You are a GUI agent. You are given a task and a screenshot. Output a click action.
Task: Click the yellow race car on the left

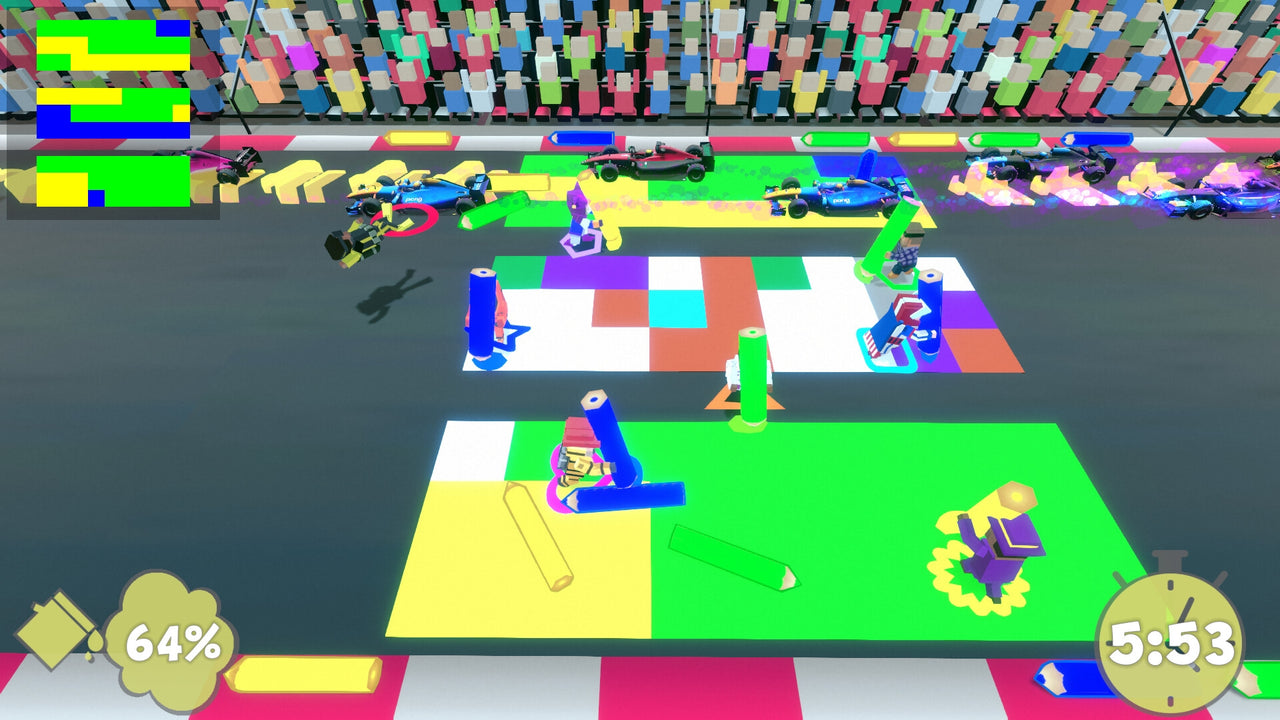click(360, 240)
